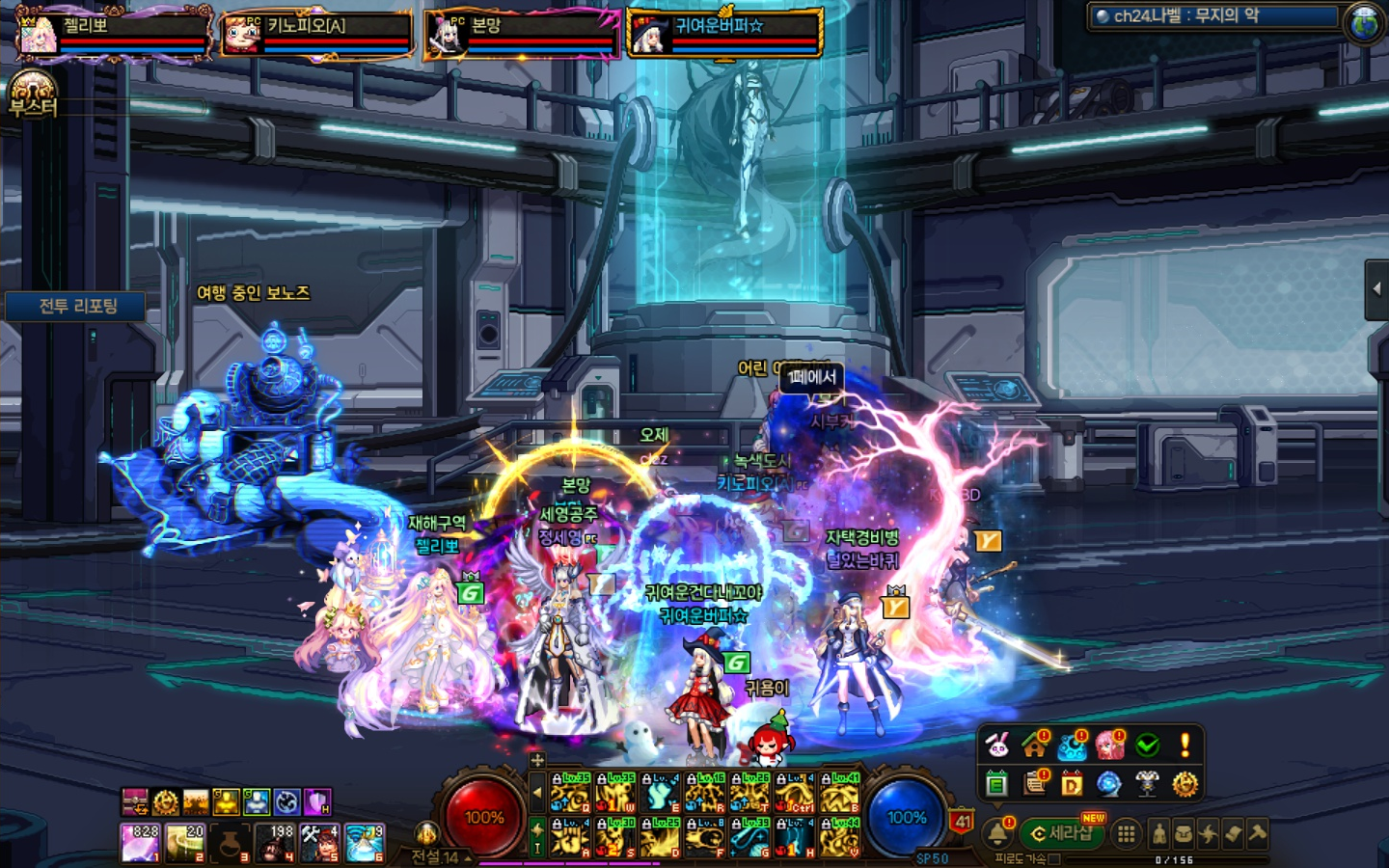This screenshot has width=1389, height=868.
Task: Use the toolbox character item in slot 5
Action: pos(319,842)
